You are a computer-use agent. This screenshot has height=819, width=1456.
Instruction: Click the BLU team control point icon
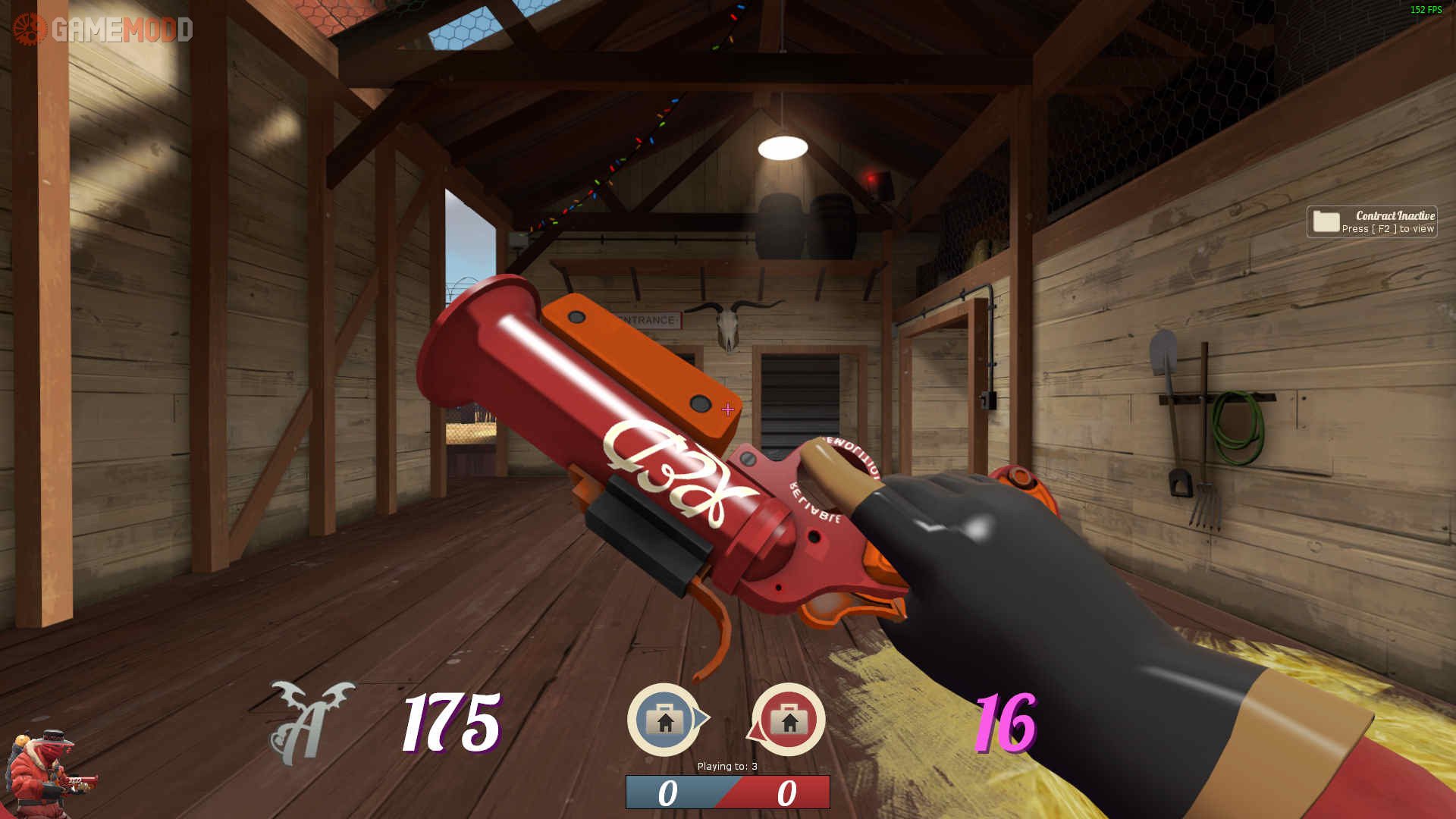[665, 719]
